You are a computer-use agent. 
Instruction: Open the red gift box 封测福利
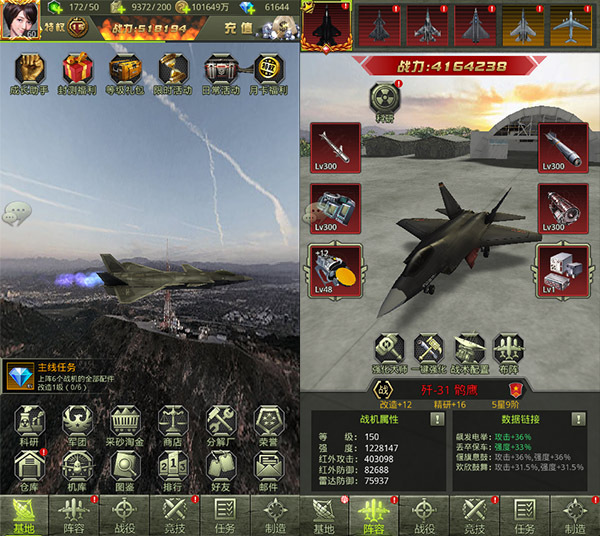[x=77, y=71]
